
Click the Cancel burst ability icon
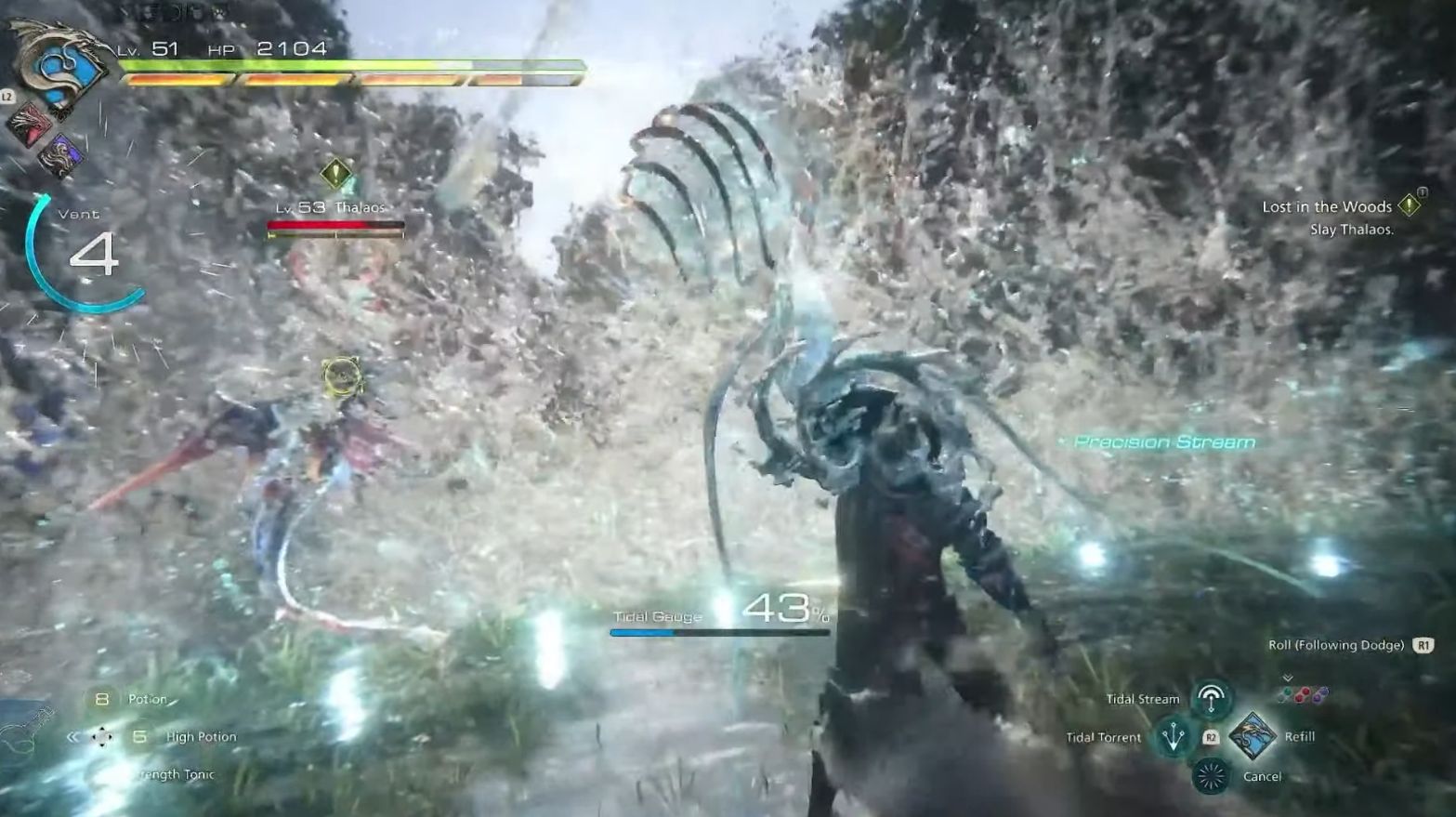1211,776
